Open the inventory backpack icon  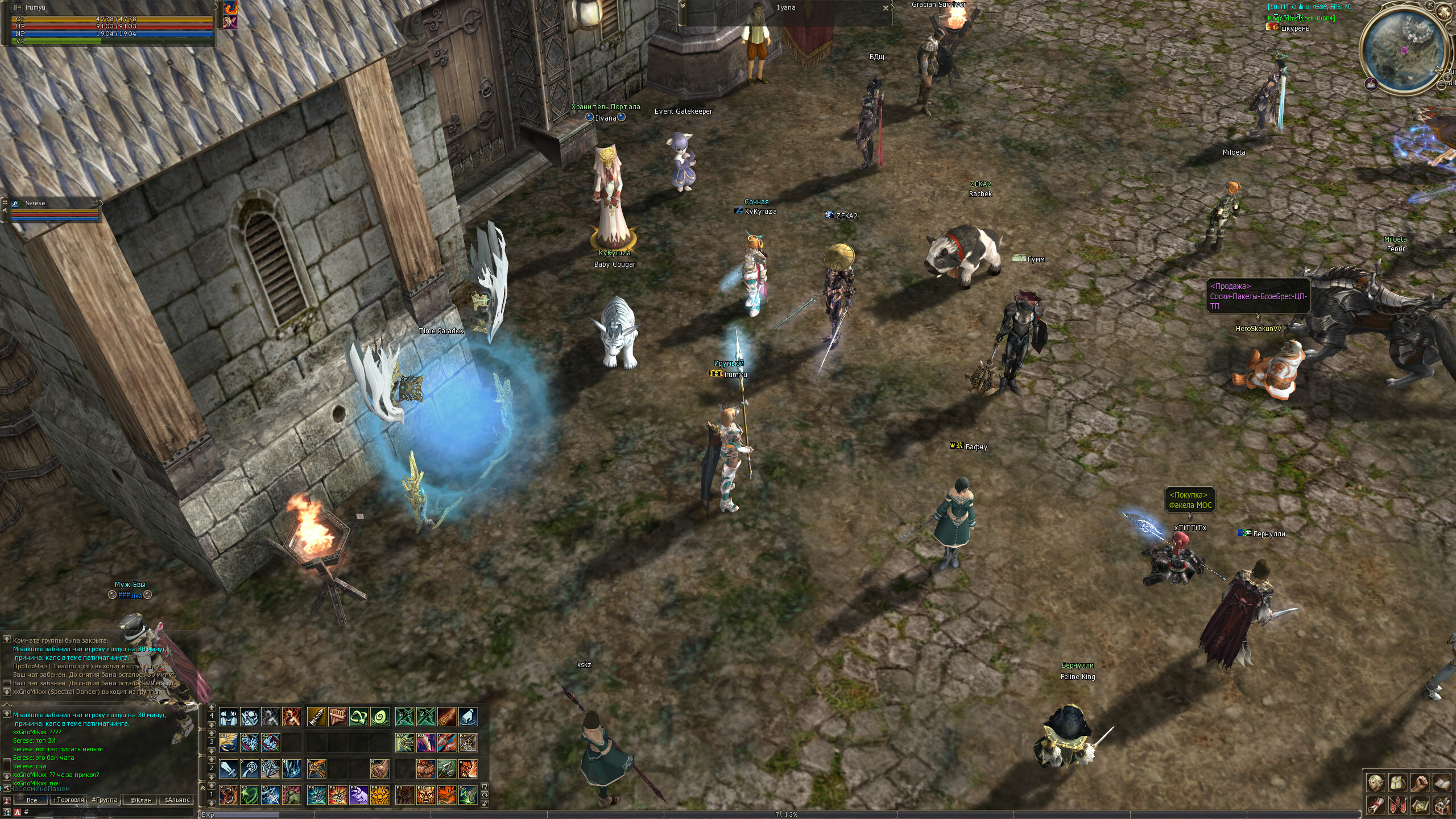tap(1398, 783)
